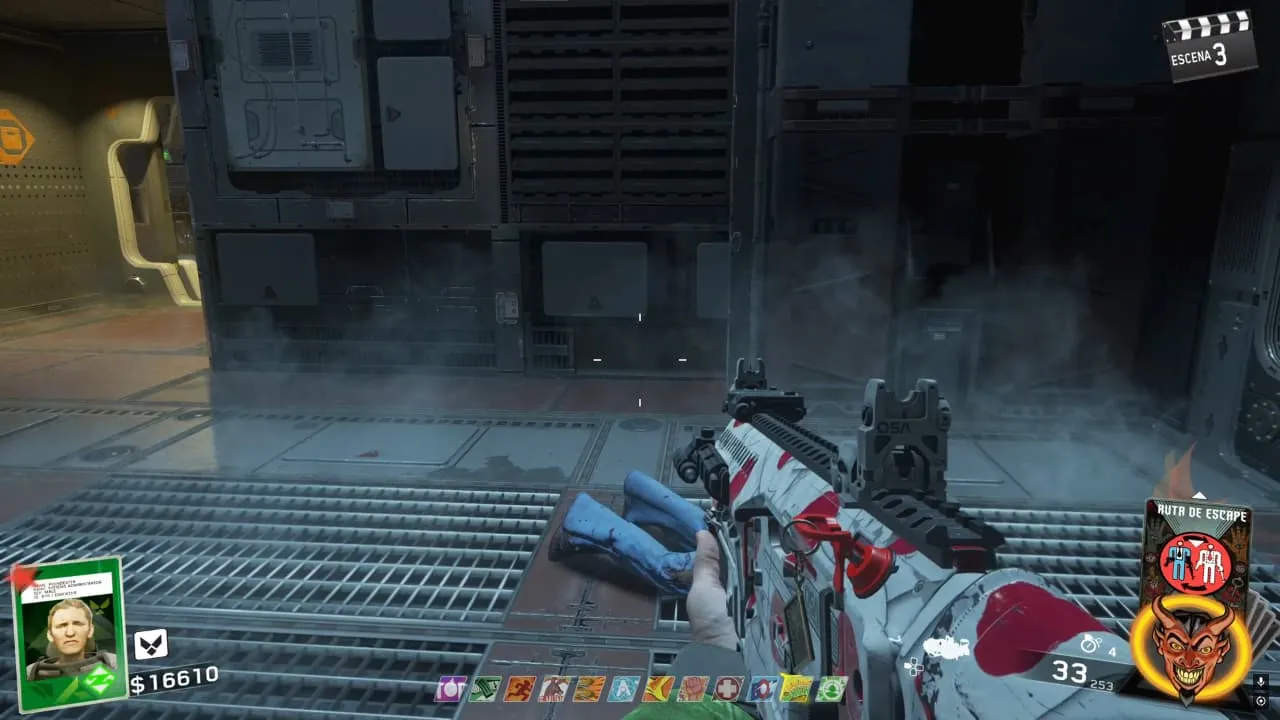Click the green player ID card portrait
Screen dimensions: 1280x720
[66, 632]
